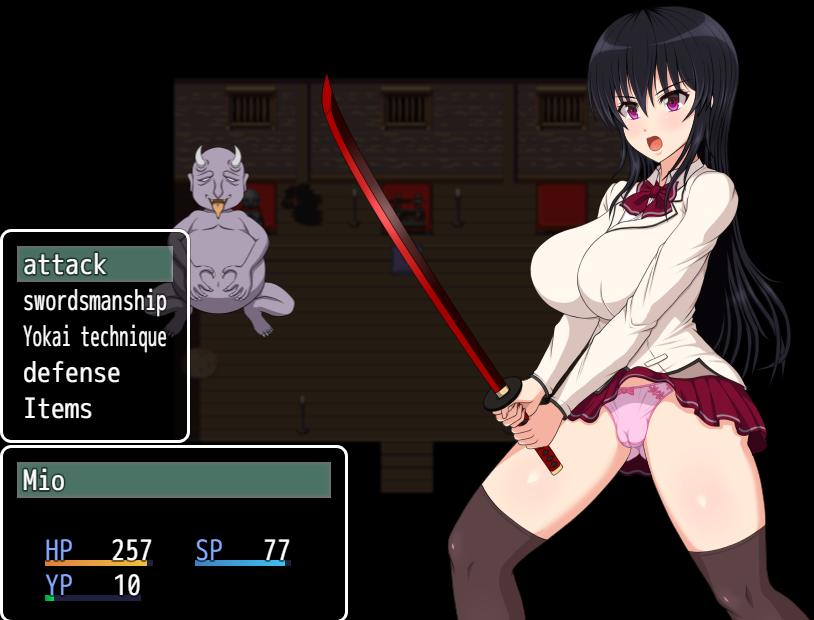Select Mio in the party status panel
Viewport: 814px width, 620px height.
[174, 480]
